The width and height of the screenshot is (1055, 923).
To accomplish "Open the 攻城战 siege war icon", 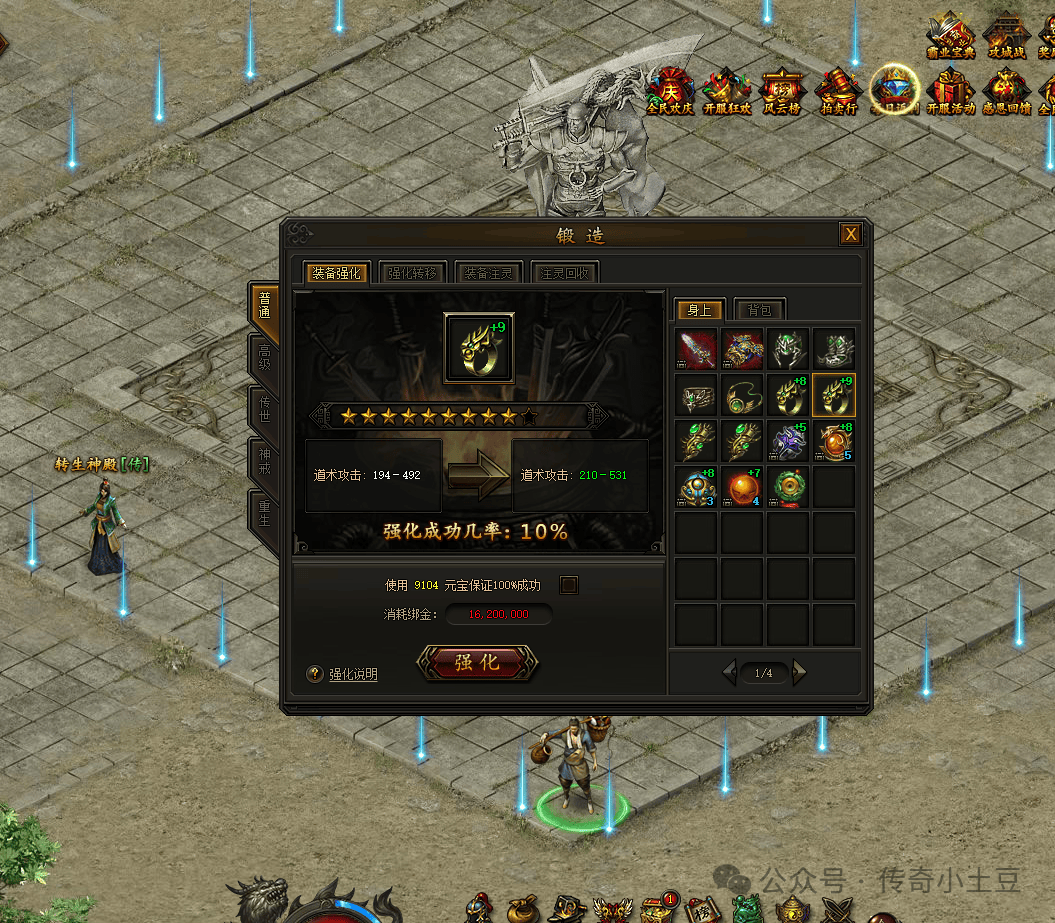I will coord(1006,34).
